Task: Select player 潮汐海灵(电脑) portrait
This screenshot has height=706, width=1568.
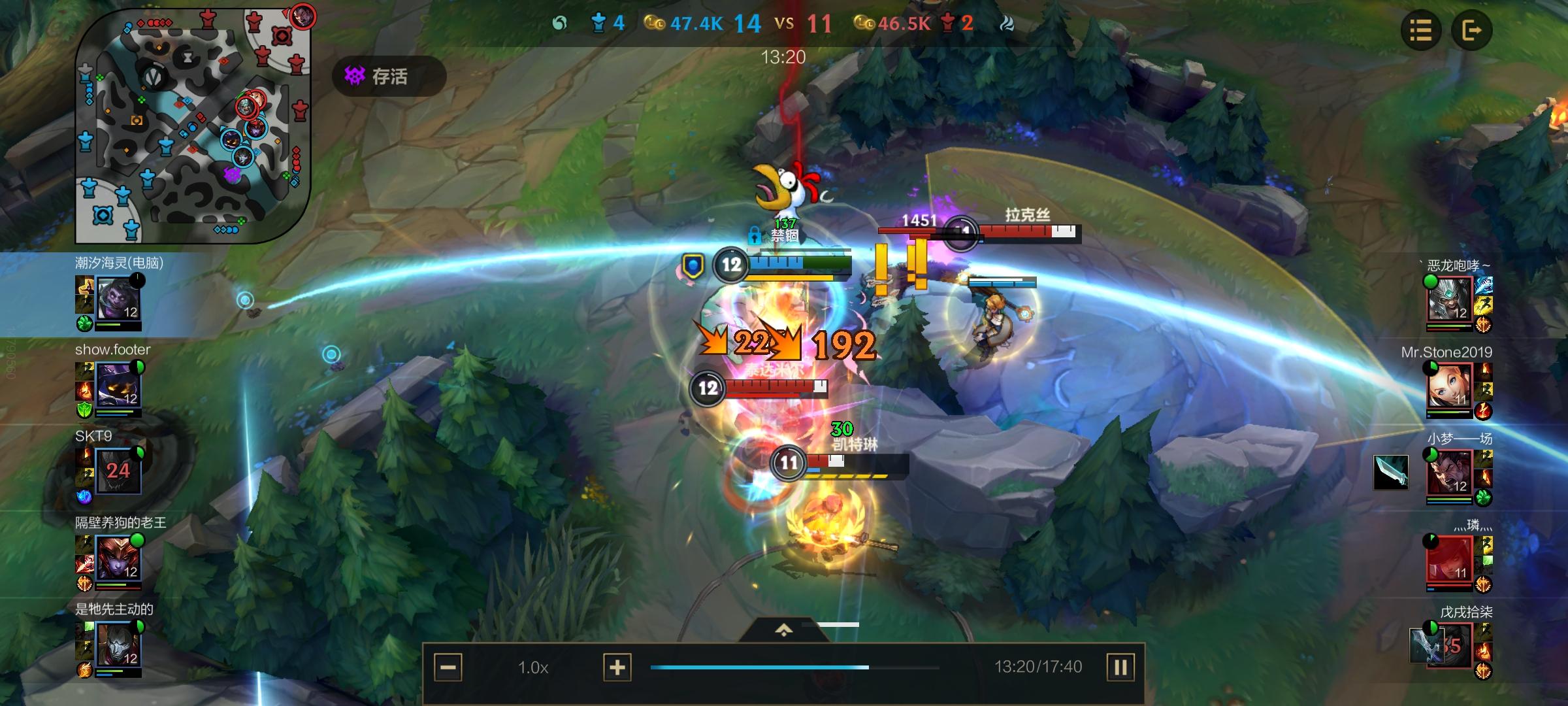Action: (x=118, y=299)
